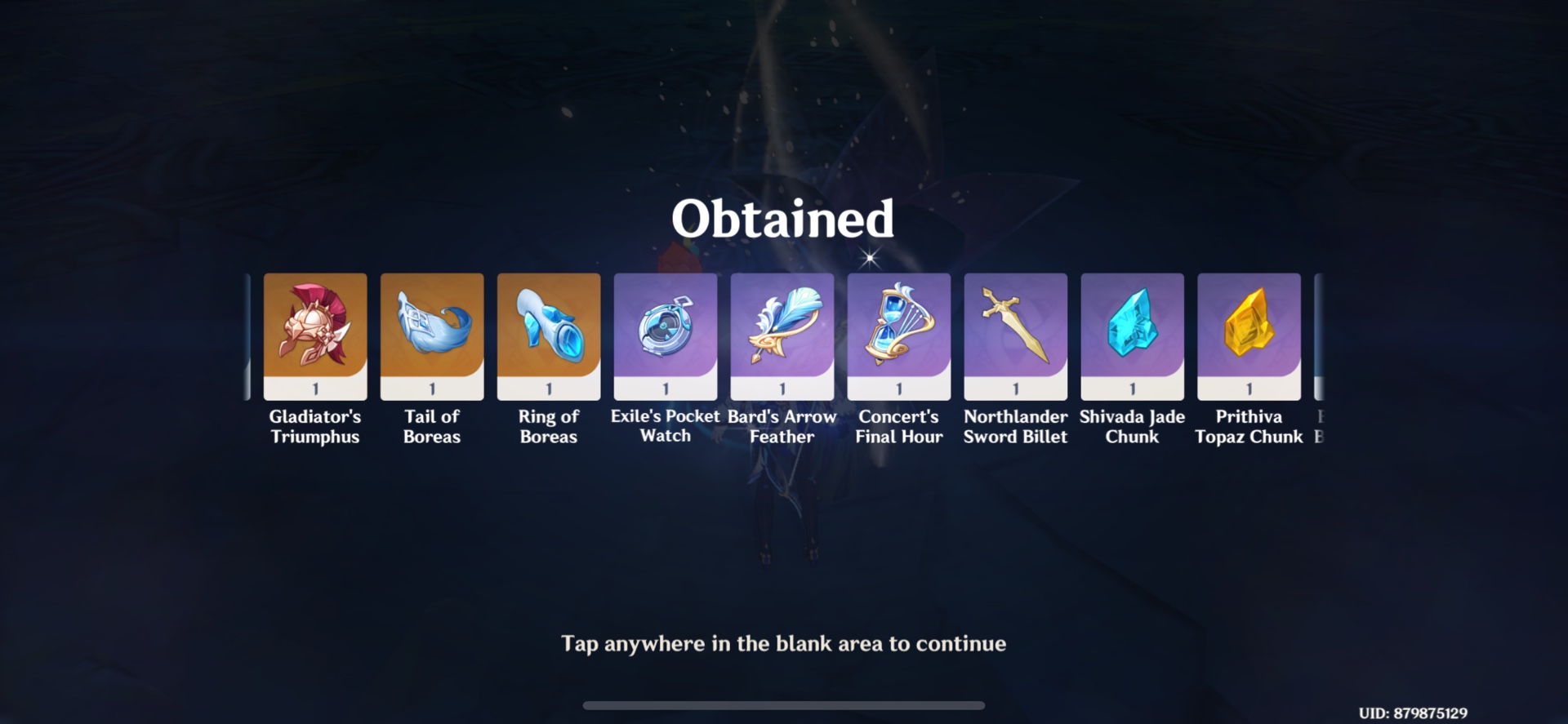Click the Obtained title text
1568x724 pixels.
(x=782, y=219)
